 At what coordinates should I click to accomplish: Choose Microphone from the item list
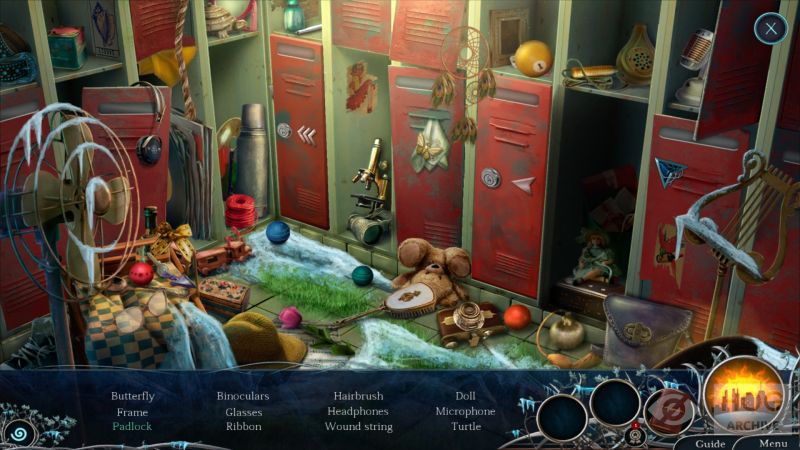tap(465, 411)
